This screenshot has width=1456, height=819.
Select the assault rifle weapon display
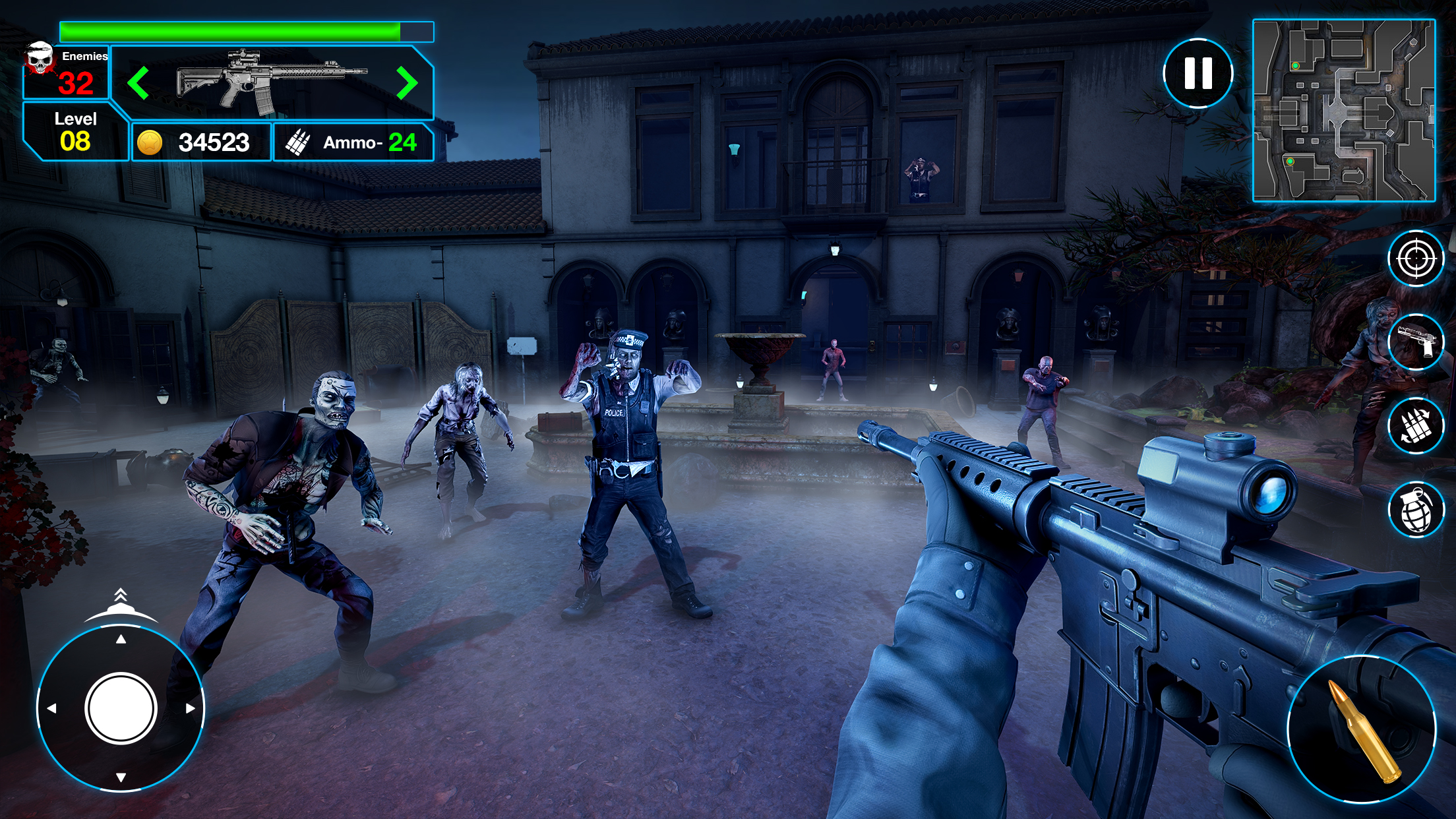pos(270,83)
